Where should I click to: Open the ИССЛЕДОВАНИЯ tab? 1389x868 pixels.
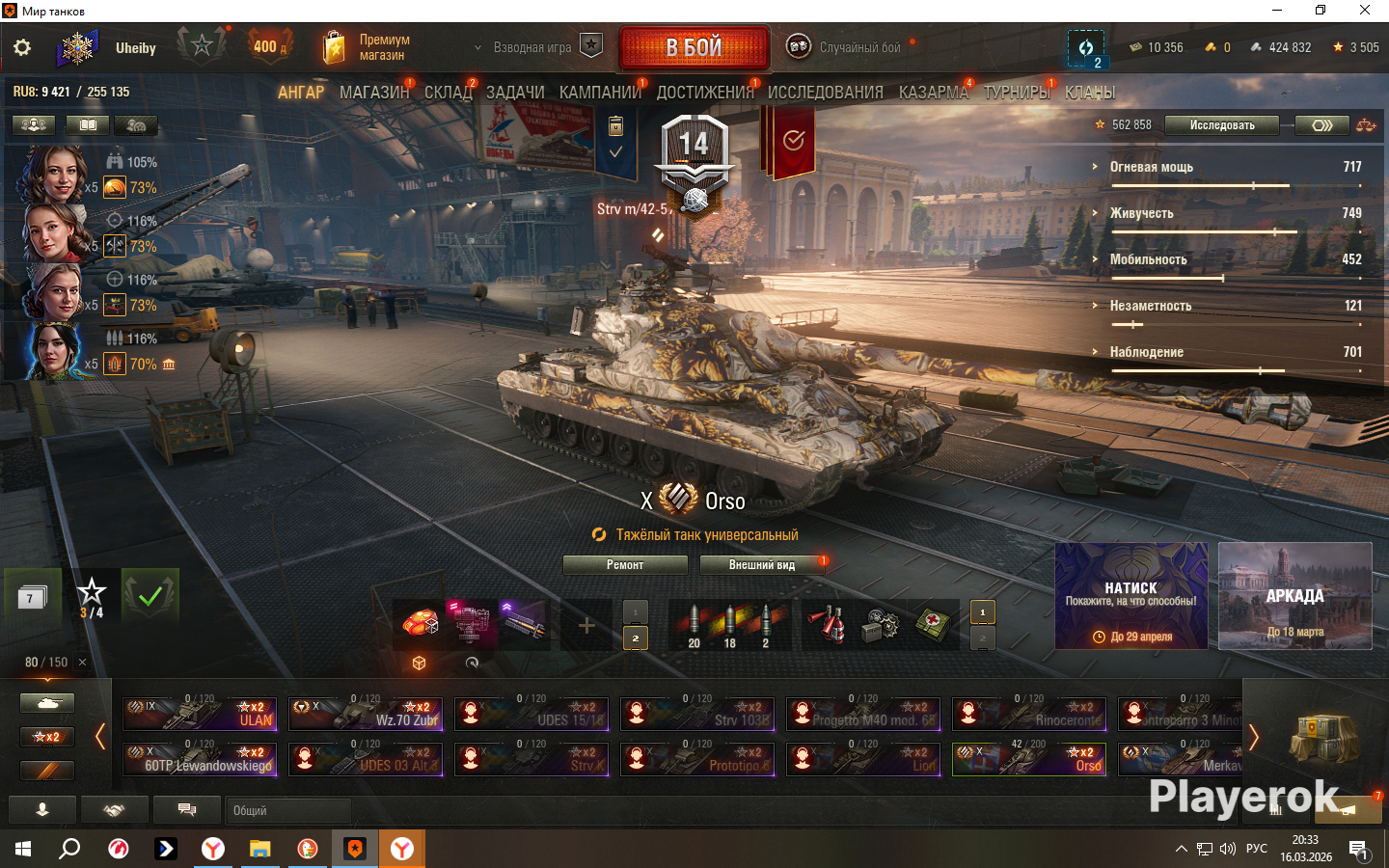pyautogui.click(x=825, y=93)
